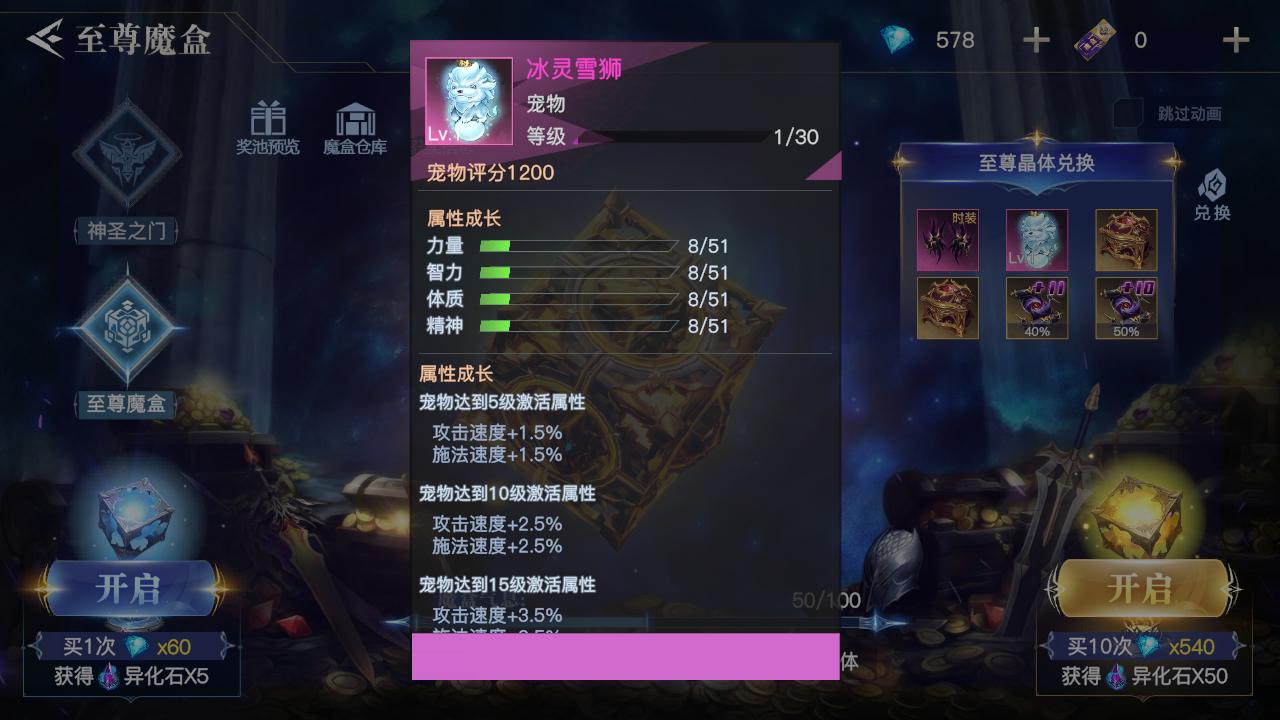Select the 冰灵雪狮 pet in the exchange grid
1280x720 pixels.
pyautogui.click(x=1036, y=239)
